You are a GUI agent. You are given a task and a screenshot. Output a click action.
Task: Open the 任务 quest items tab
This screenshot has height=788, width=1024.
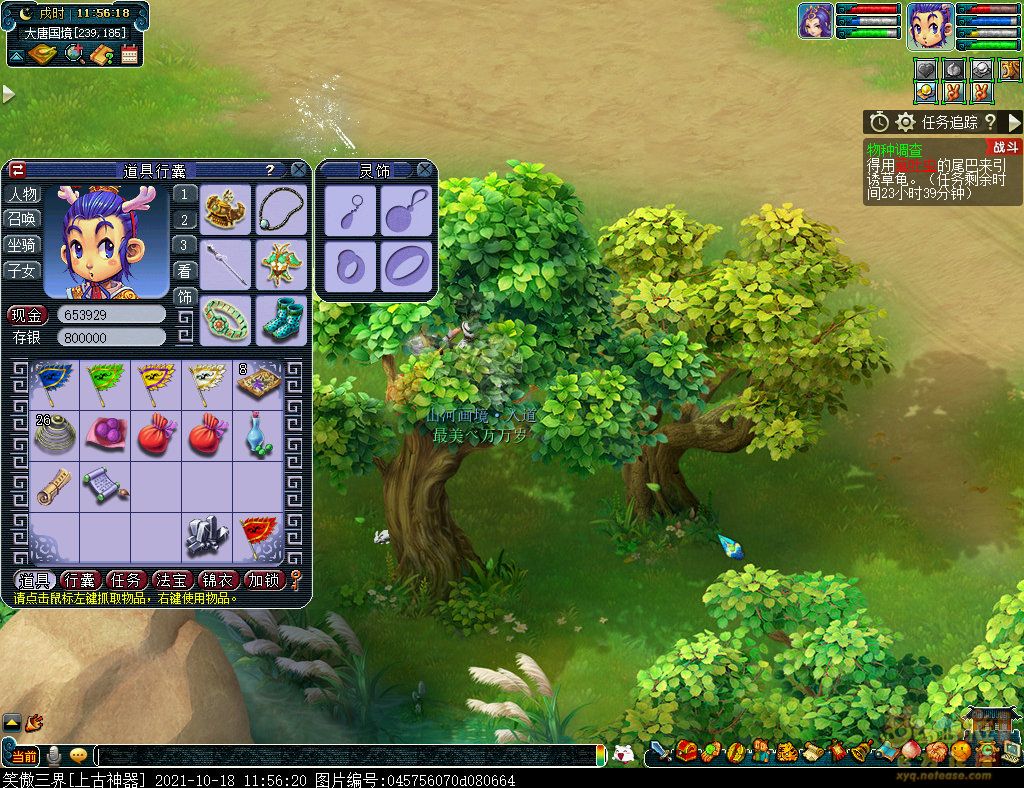[126, 580]
